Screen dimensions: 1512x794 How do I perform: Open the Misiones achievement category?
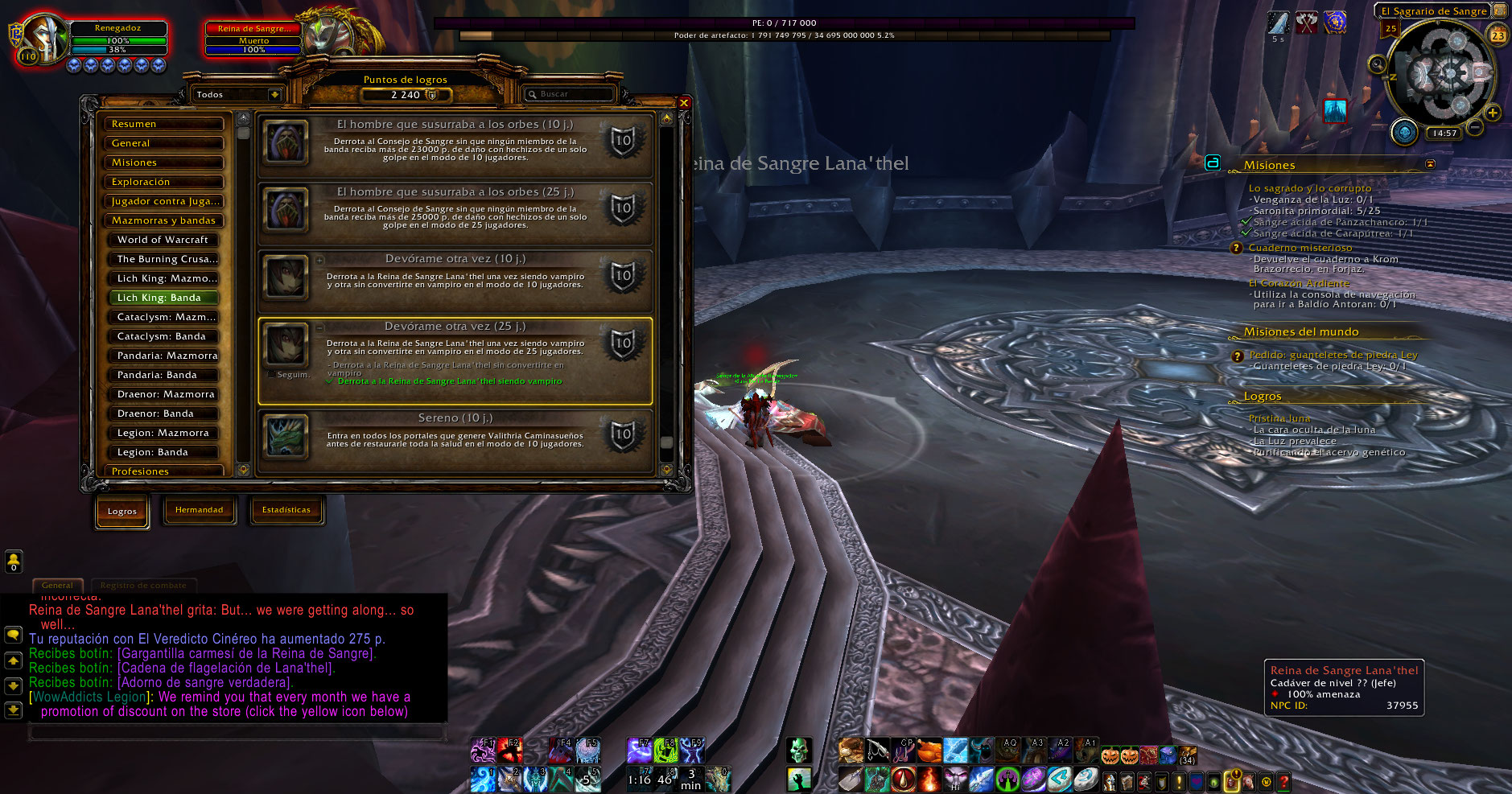point(163,163)
